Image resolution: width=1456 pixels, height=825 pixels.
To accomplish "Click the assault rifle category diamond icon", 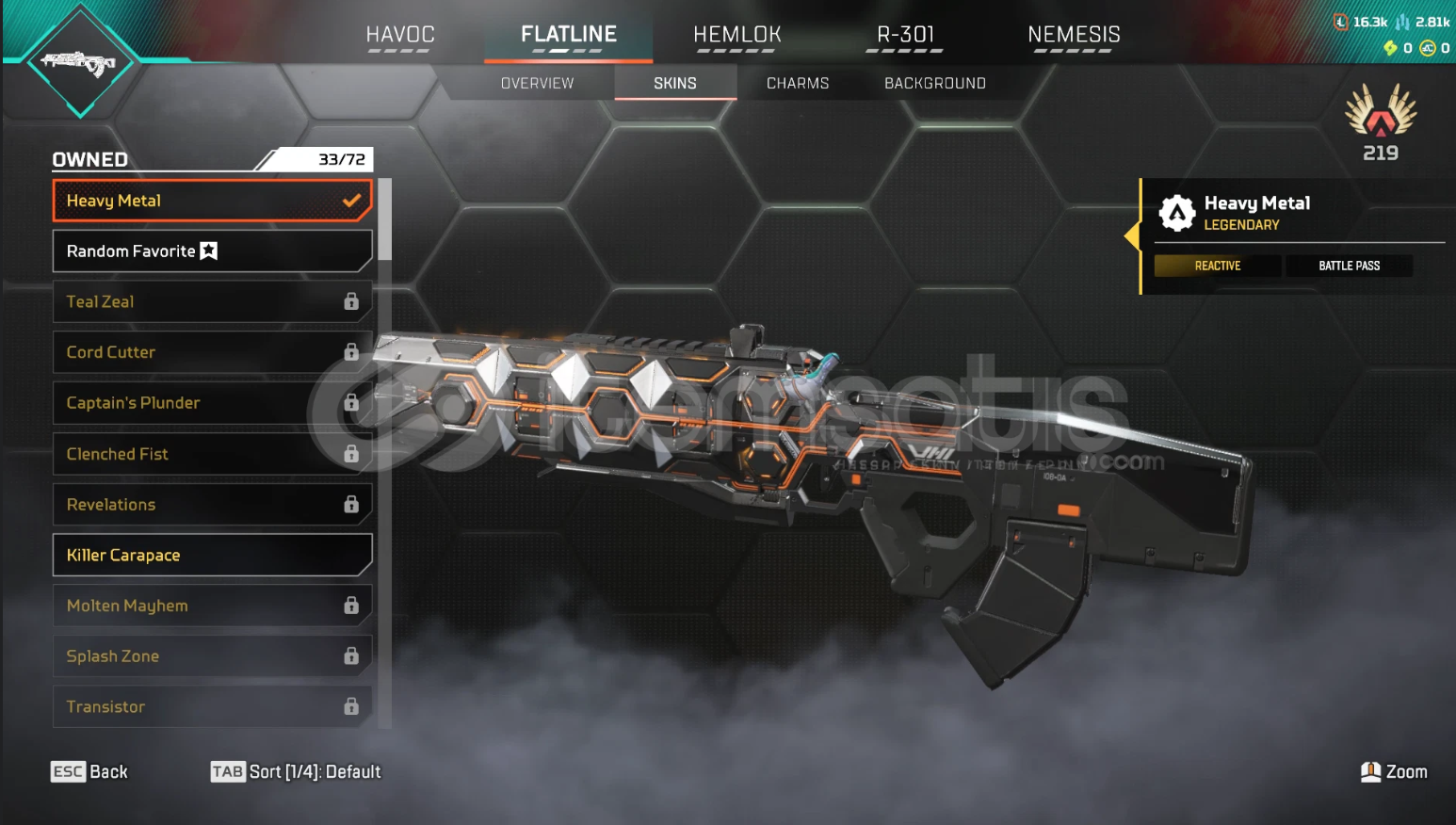I will [81, 62].
